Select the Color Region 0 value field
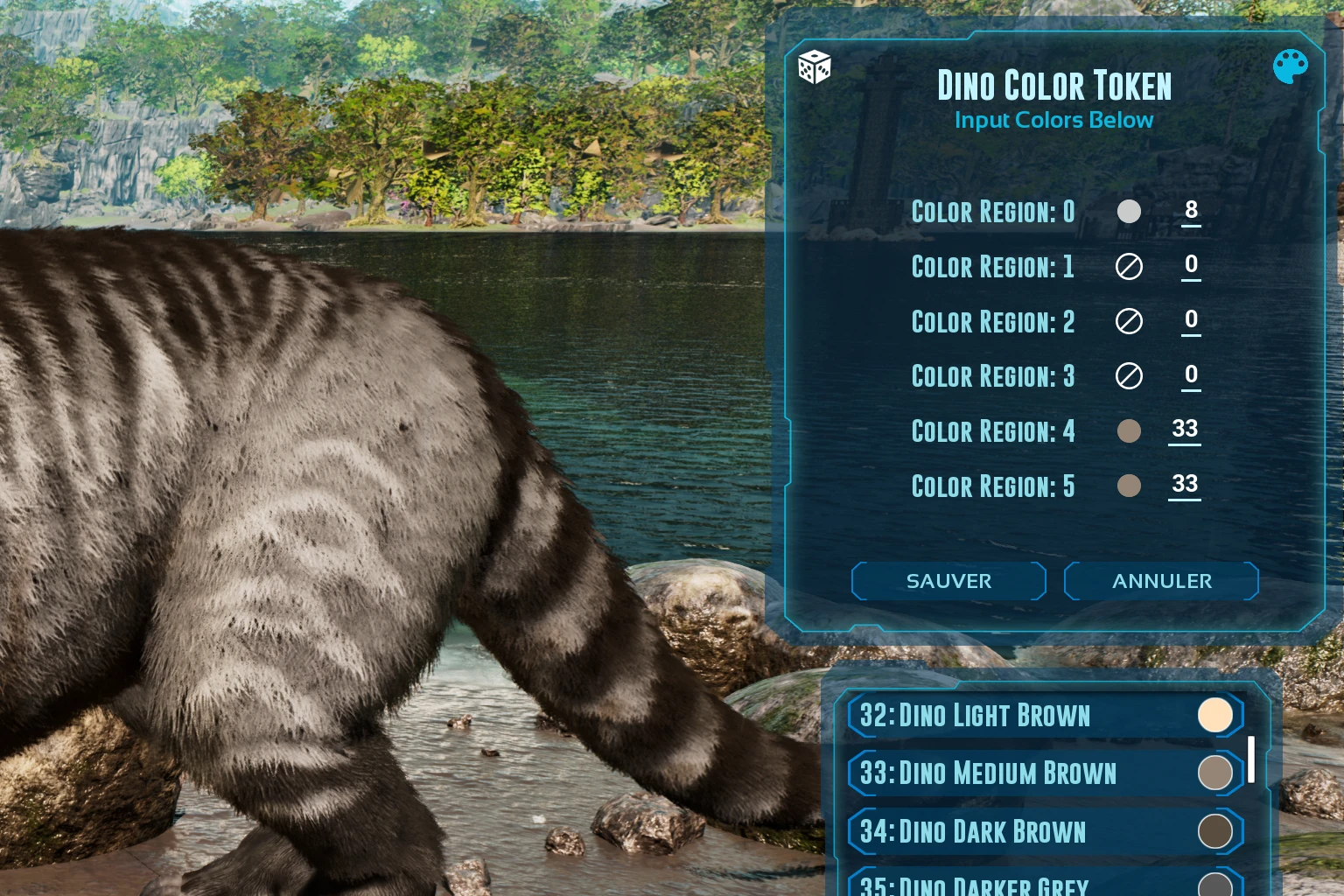This screenshot has height=896, width=1344. tap(1191, 211)
